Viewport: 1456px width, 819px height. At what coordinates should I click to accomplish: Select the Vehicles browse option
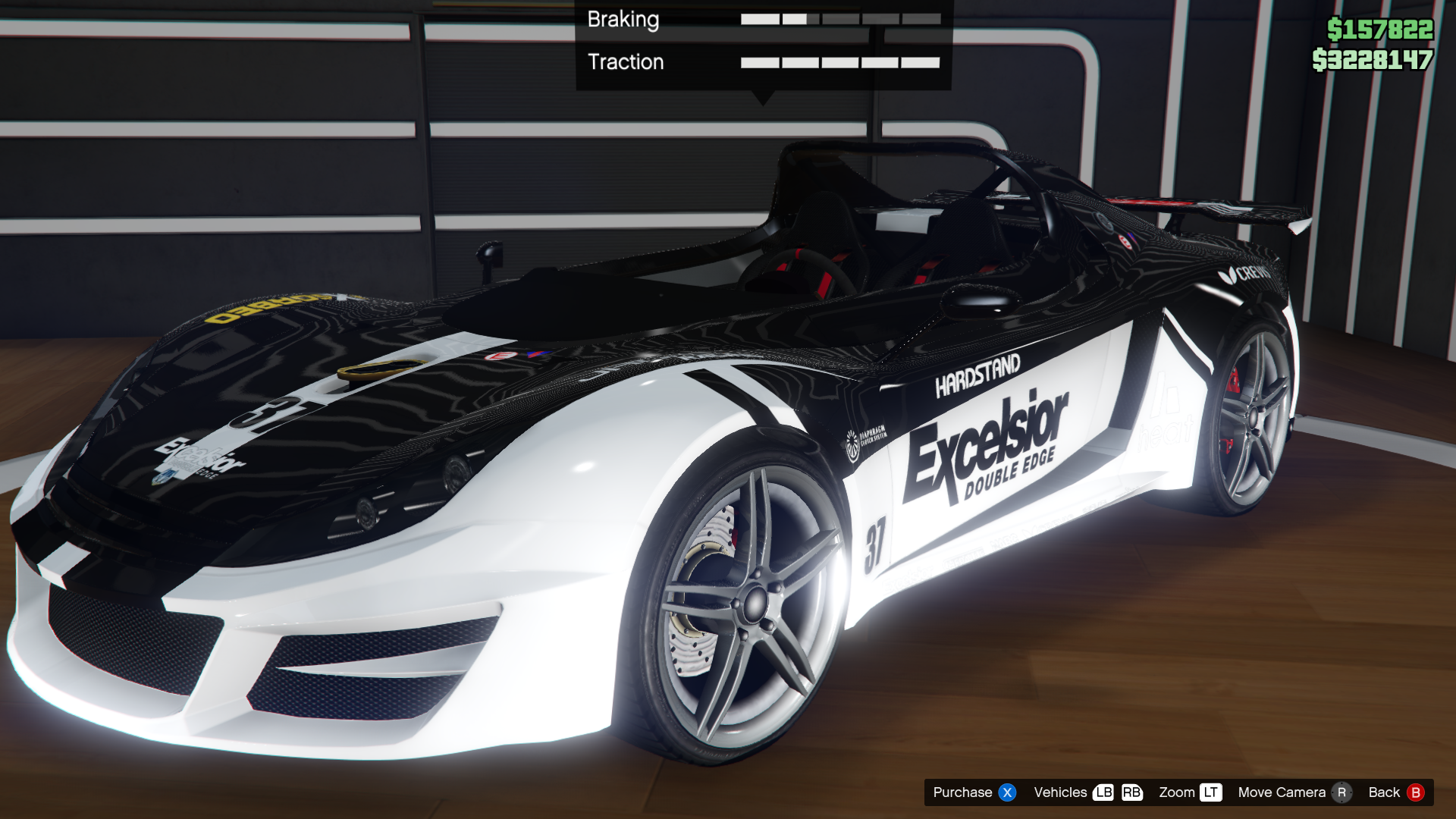point(1060,792)
